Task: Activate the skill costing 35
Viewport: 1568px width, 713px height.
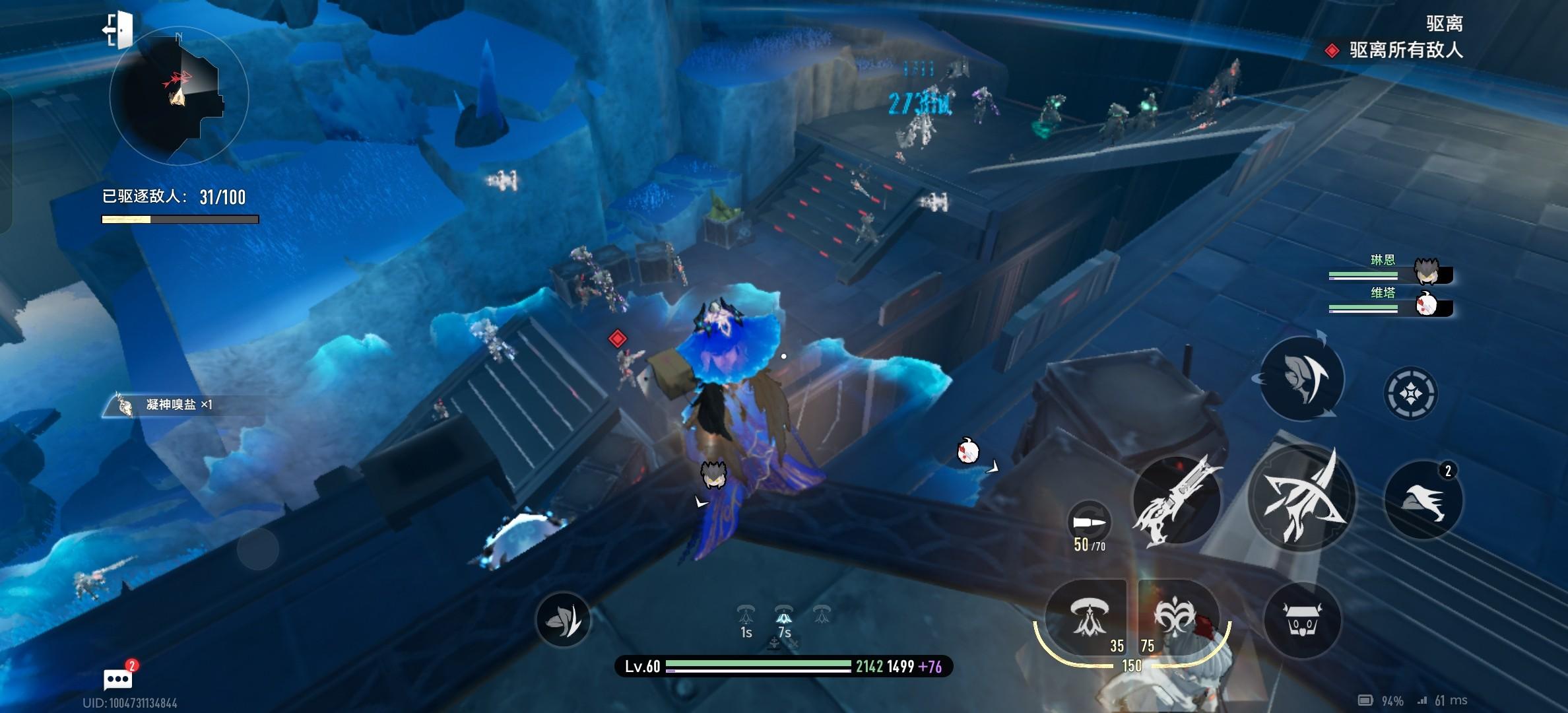Action: [1087, 618]
